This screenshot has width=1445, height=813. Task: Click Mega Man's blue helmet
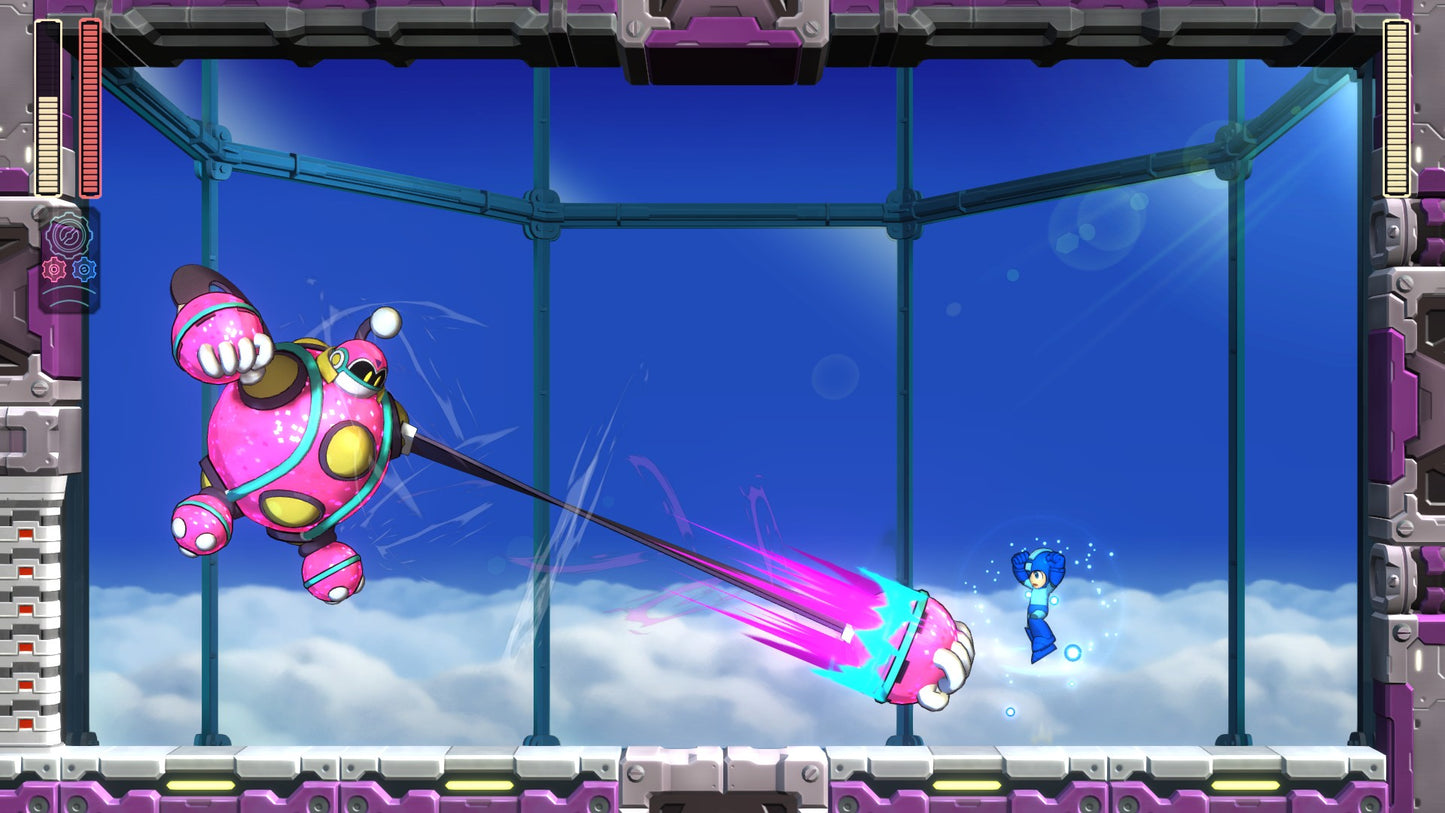coord(1043,564)
